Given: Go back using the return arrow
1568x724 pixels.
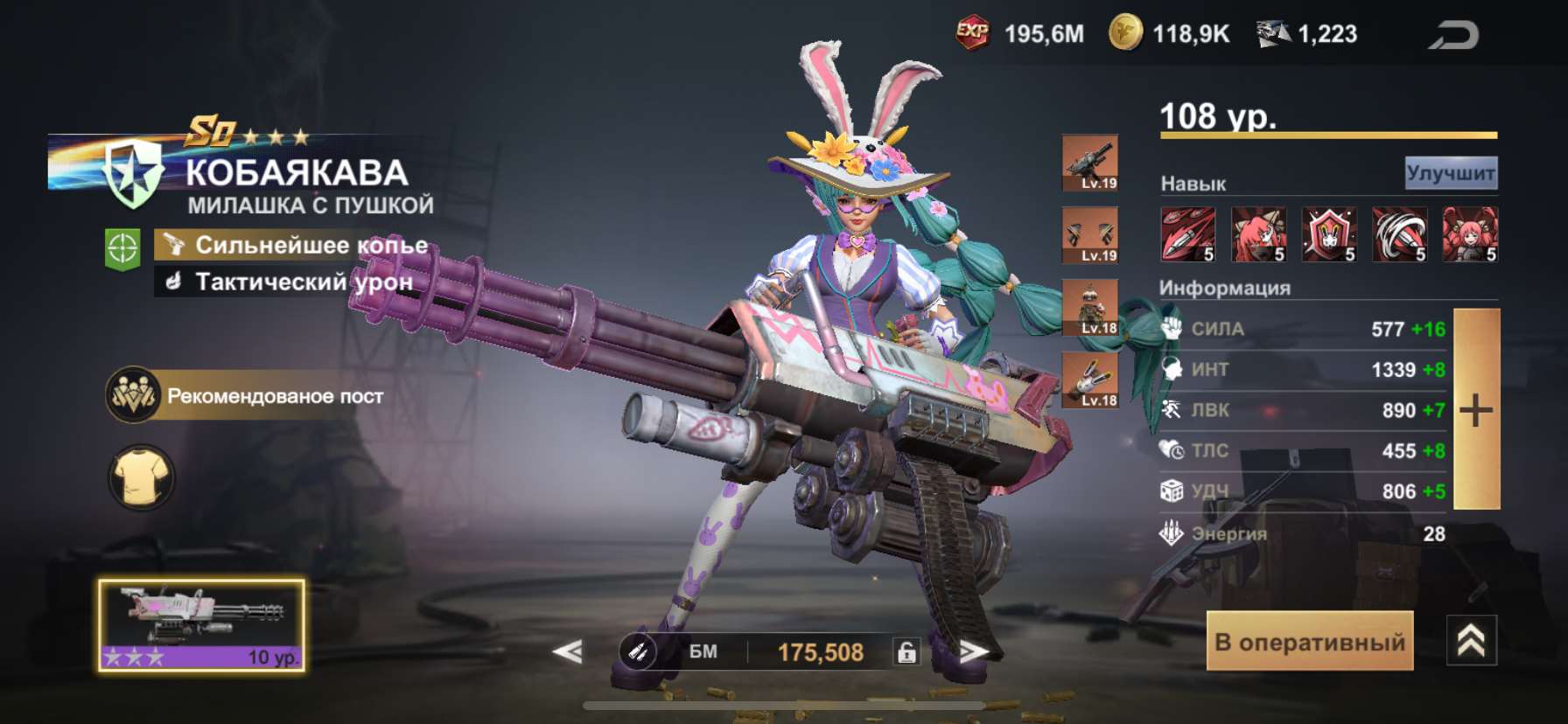Looking at the screenshot, I should [1454, 35].
